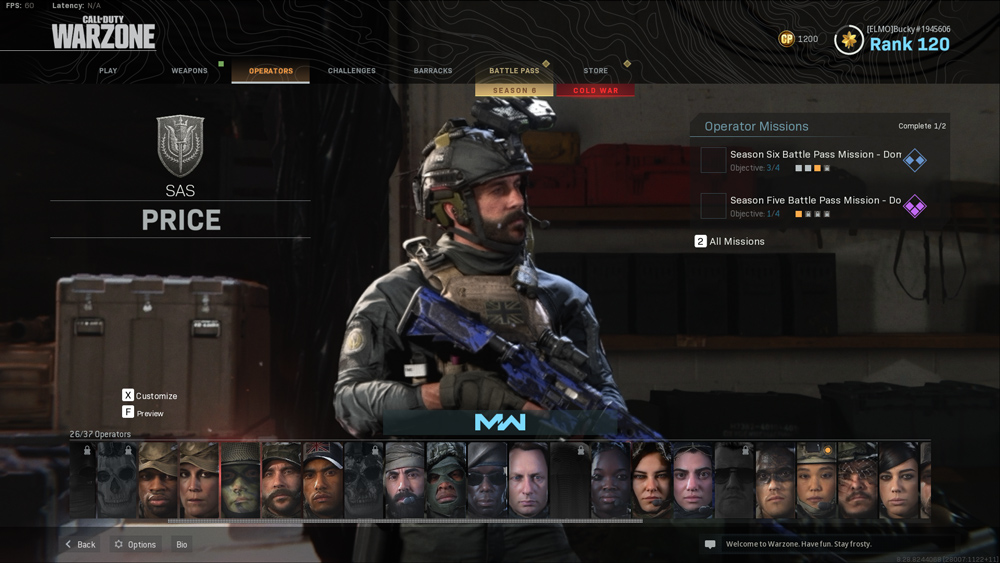Go to the Challenges tab
The height and width of the screenshot is (563, 1000).
pyautogui.click(x=352, y=71)
